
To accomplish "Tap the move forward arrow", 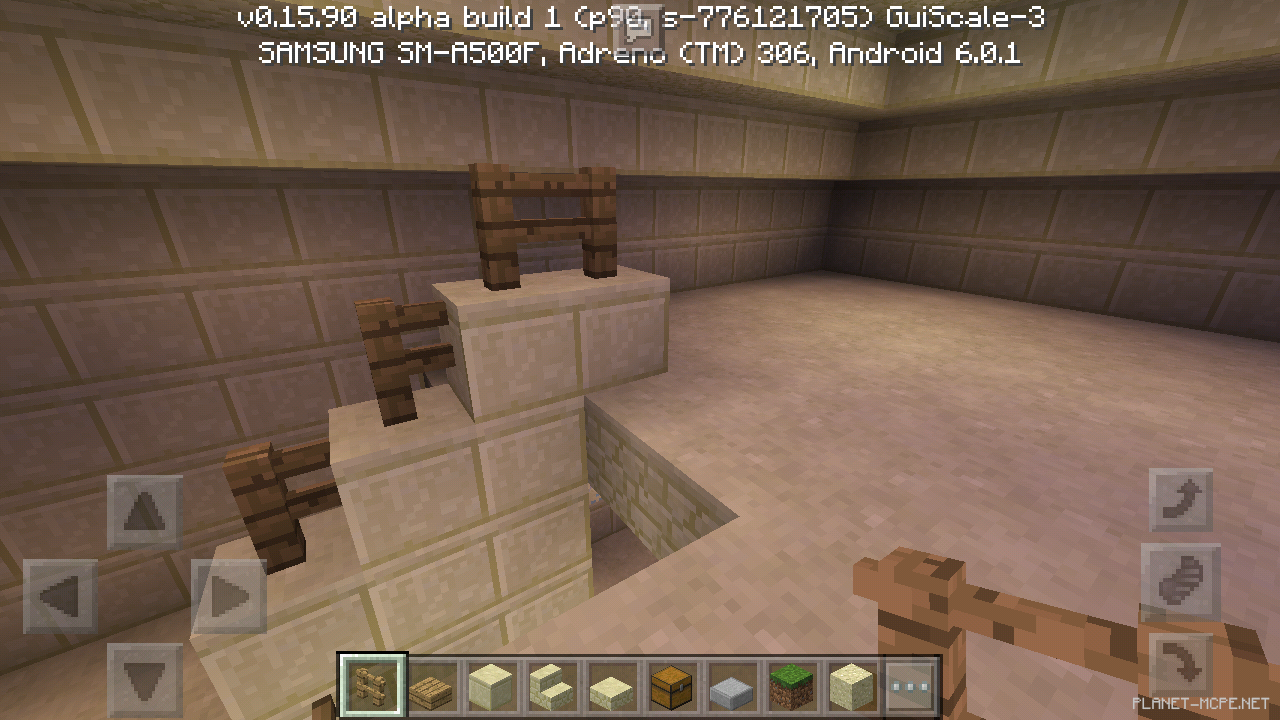I will tap(144, 512).
